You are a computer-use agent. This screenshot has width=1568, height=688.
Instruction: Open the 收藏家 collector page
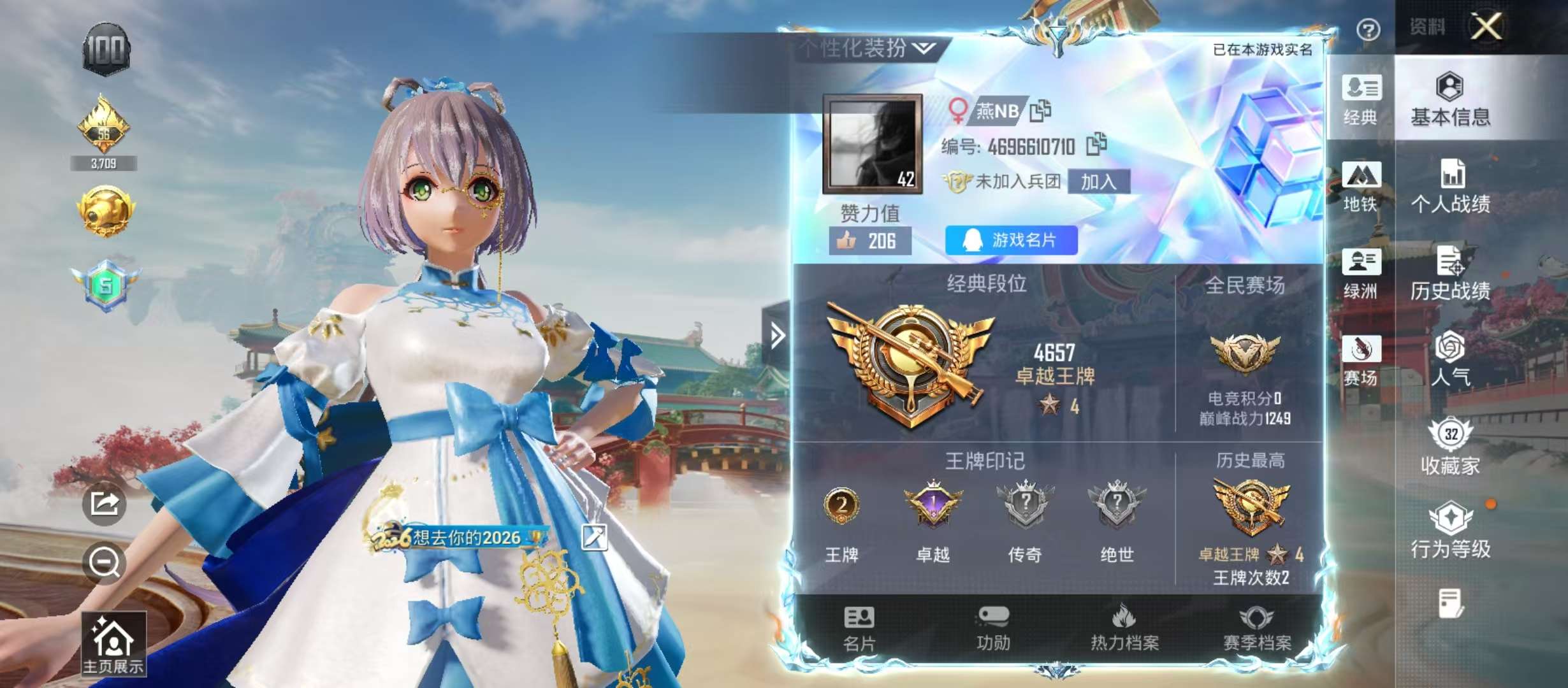pyautogui.click(x=1450, y=447)
